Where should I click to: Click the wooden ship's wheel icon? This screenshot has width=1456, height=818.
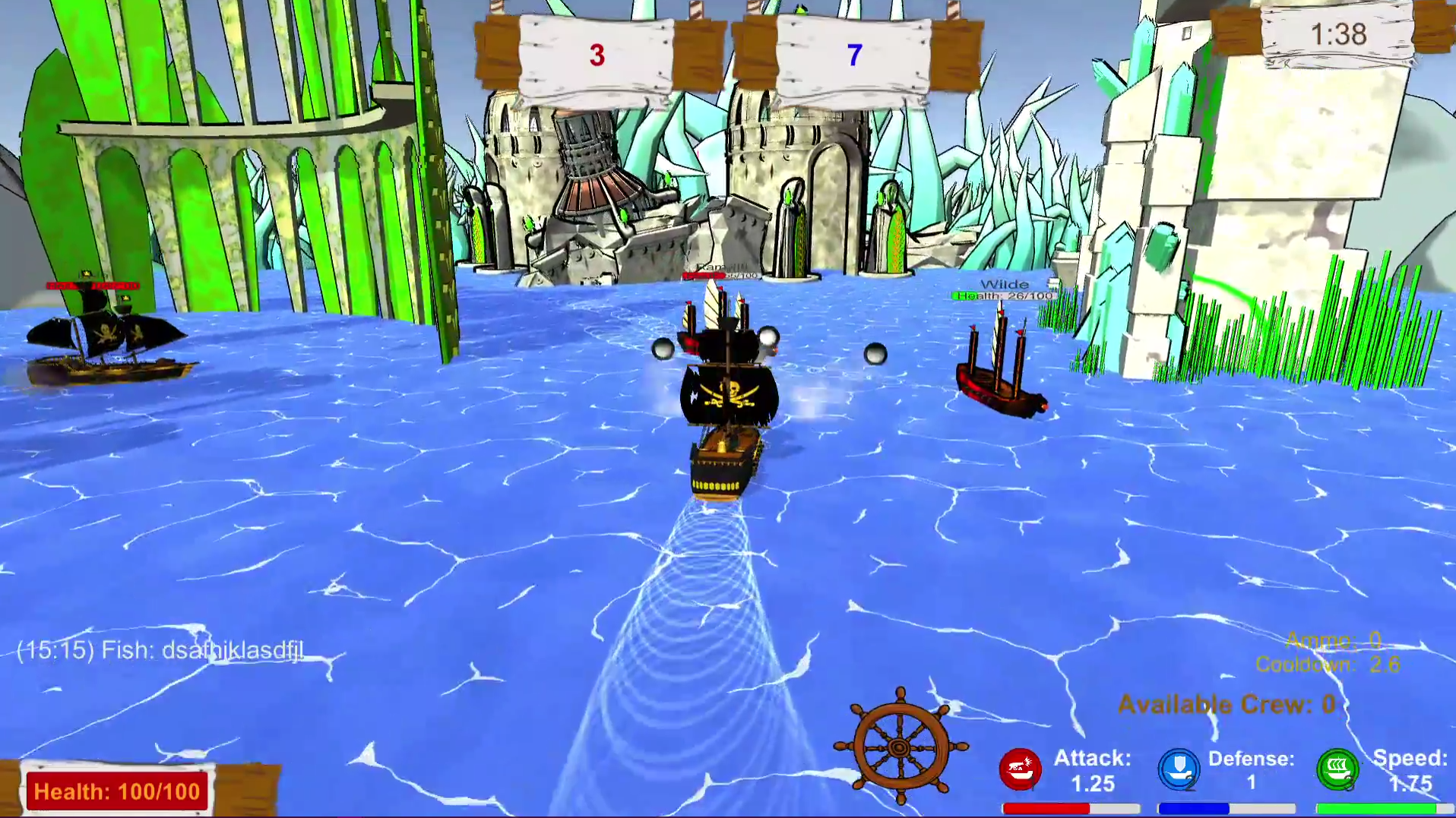901,746
